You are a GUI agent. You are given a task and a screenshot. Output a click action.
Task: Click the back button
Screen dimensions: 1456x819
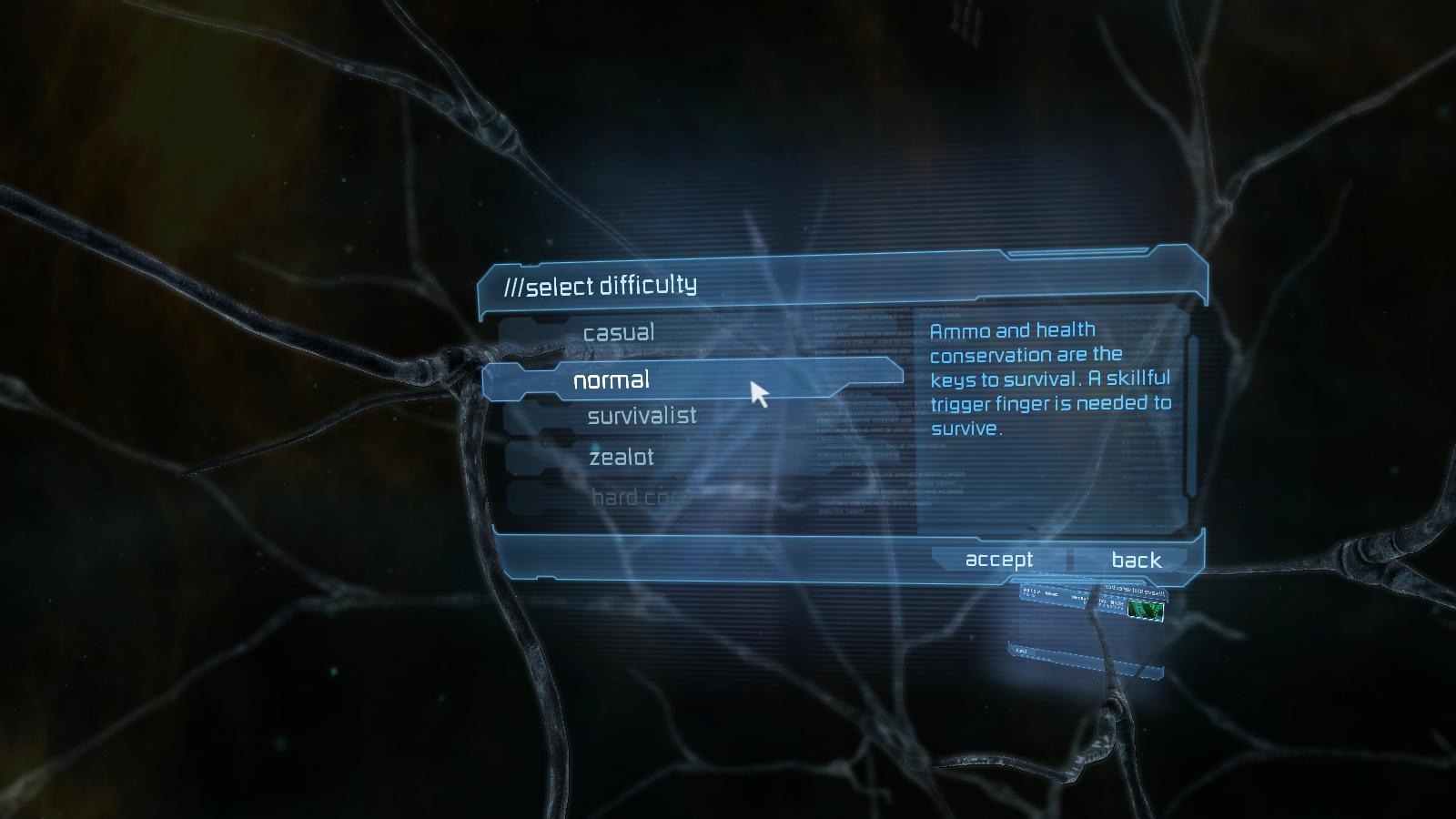1136,561
